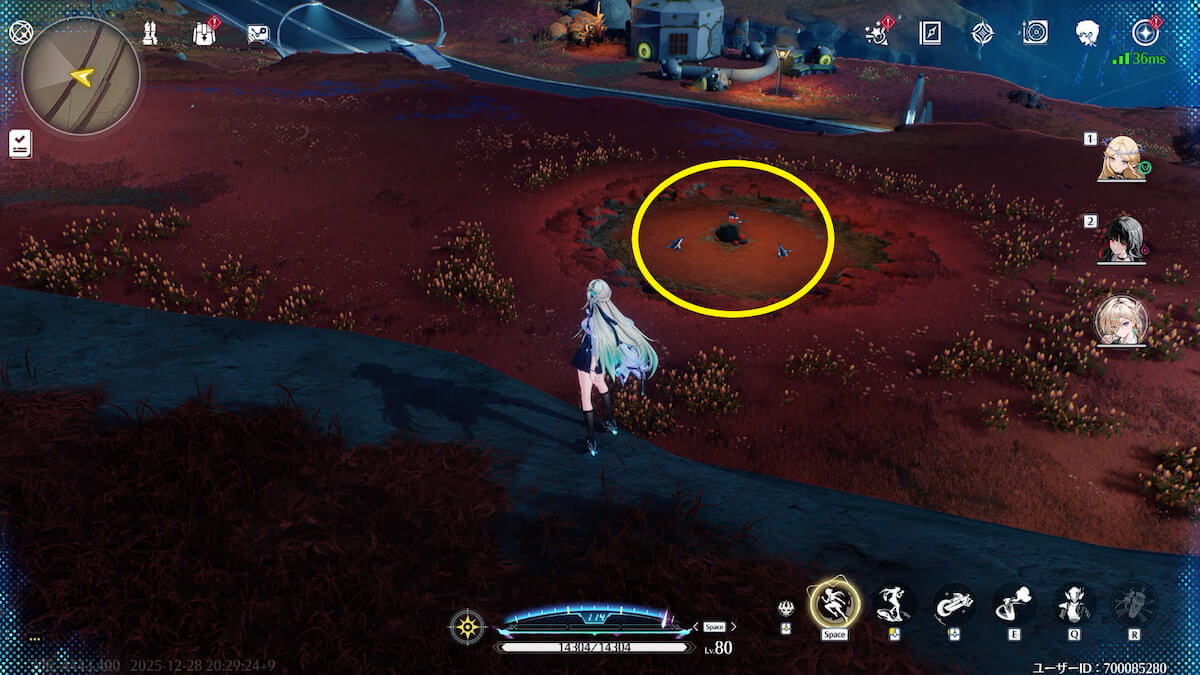The image size is (1200, 675).
Task: Open the circular minimap
Action: click(x=80, y=76)
